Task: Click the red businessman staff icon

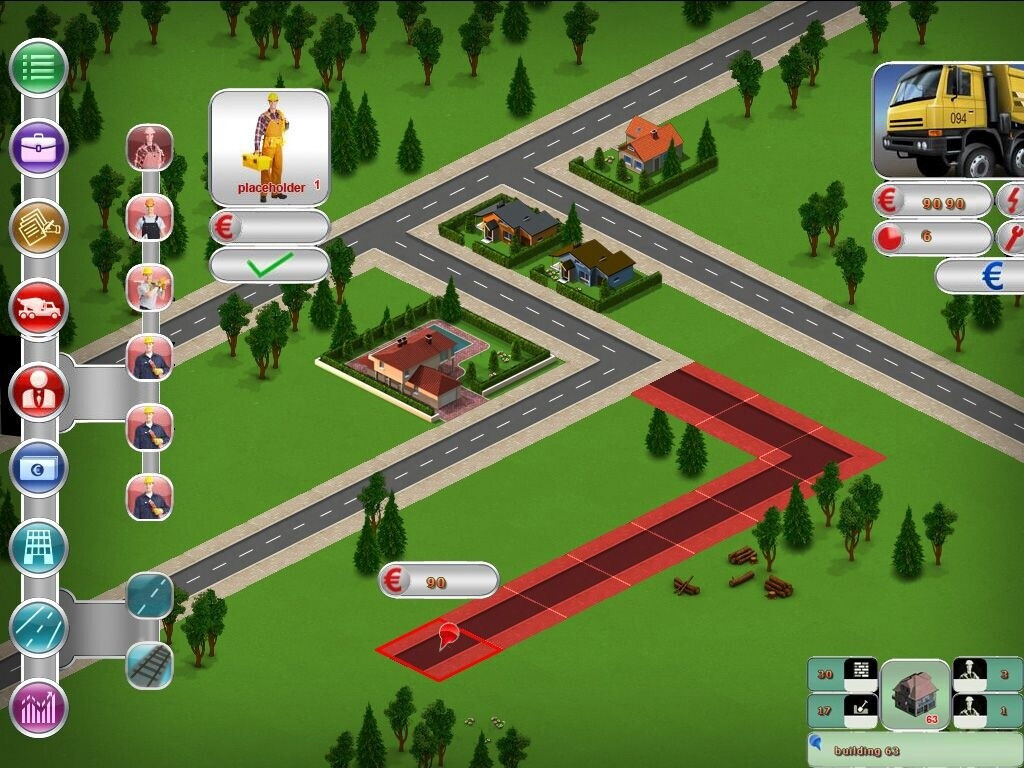Action: (38, 391)
